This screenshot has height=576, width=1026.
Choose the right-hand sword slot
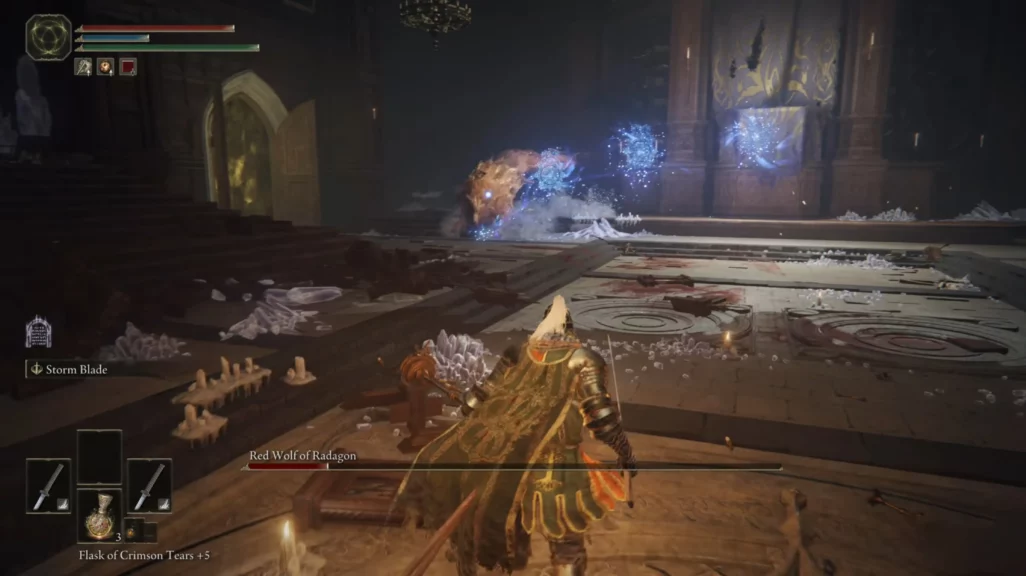tap(149, 486)
